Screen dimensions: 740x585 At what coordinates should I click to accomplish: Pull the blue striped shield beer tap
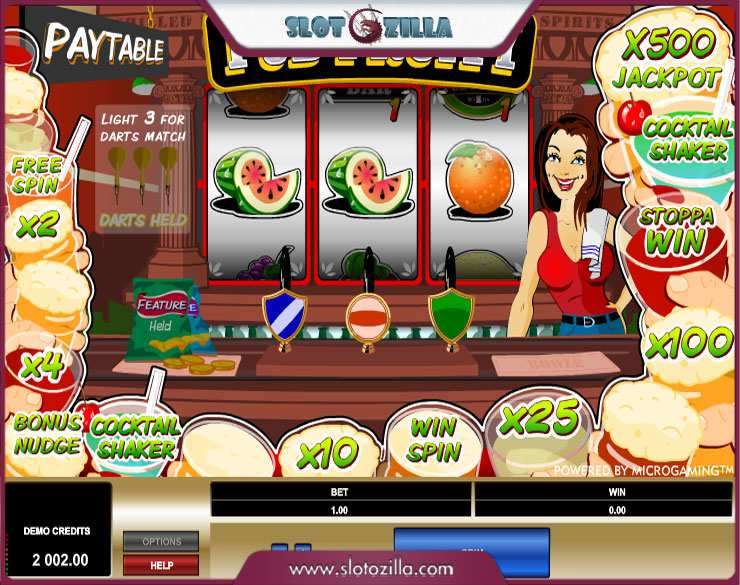pyautogui.click(x=284, y=312)
